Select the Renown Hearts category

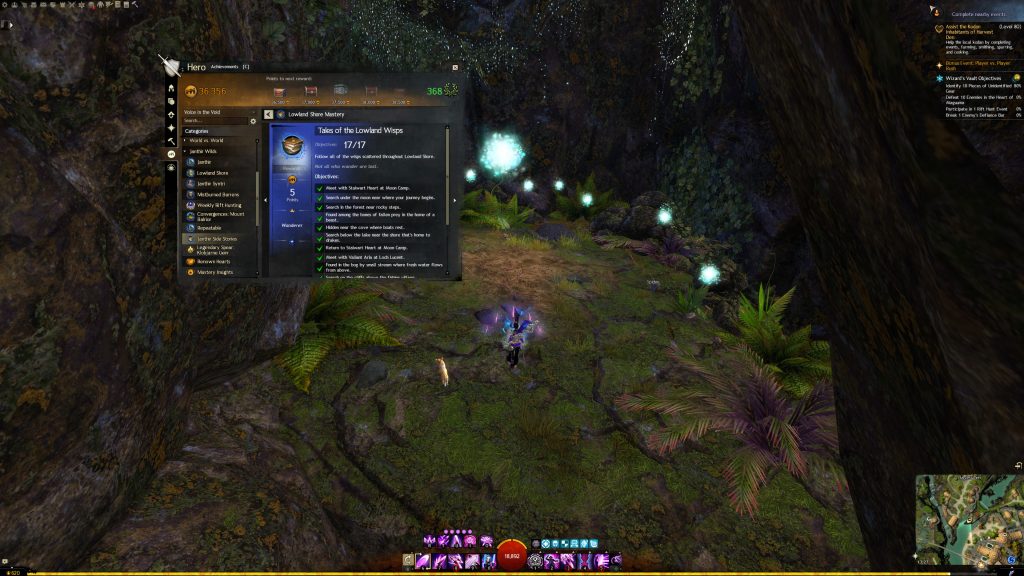click(213, 261)
